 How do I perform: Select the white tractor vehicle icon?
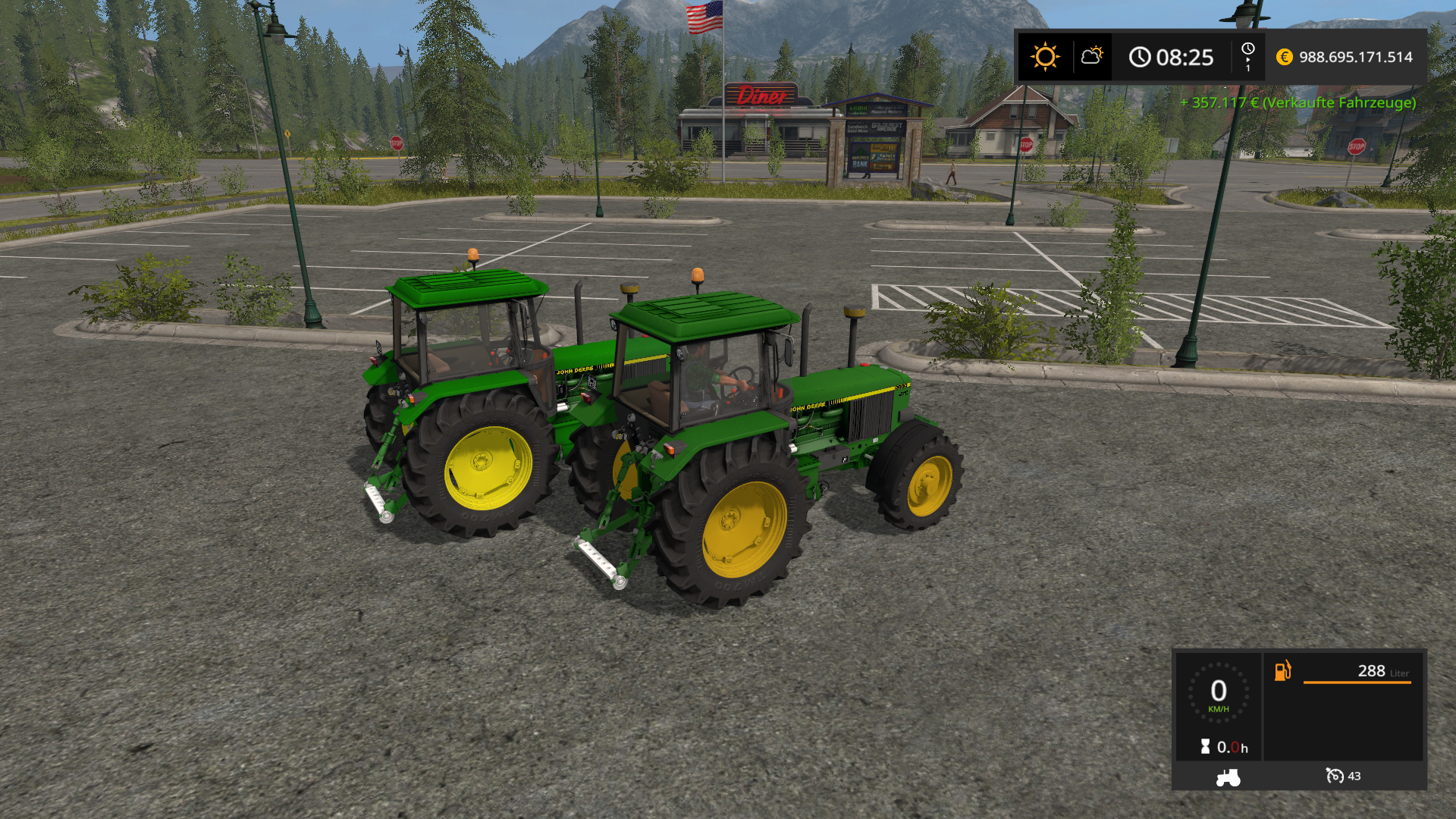1228,777
